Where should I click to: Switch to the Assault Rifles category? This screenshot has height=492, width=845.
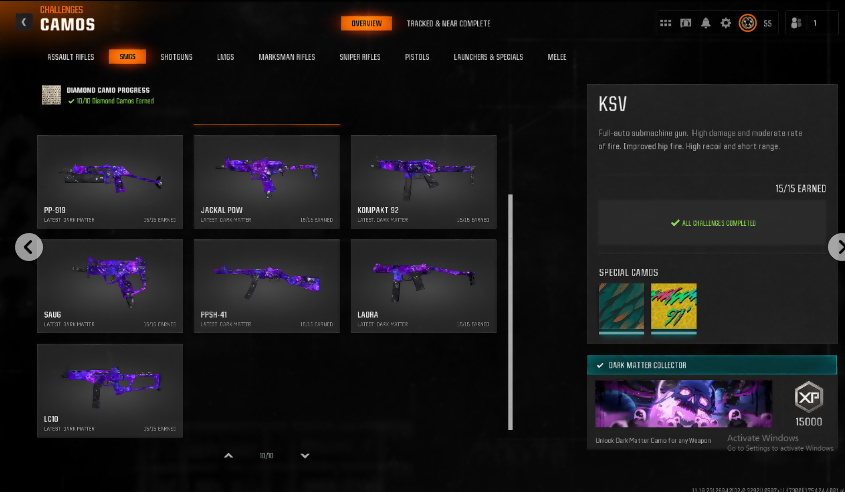point(71,57)
